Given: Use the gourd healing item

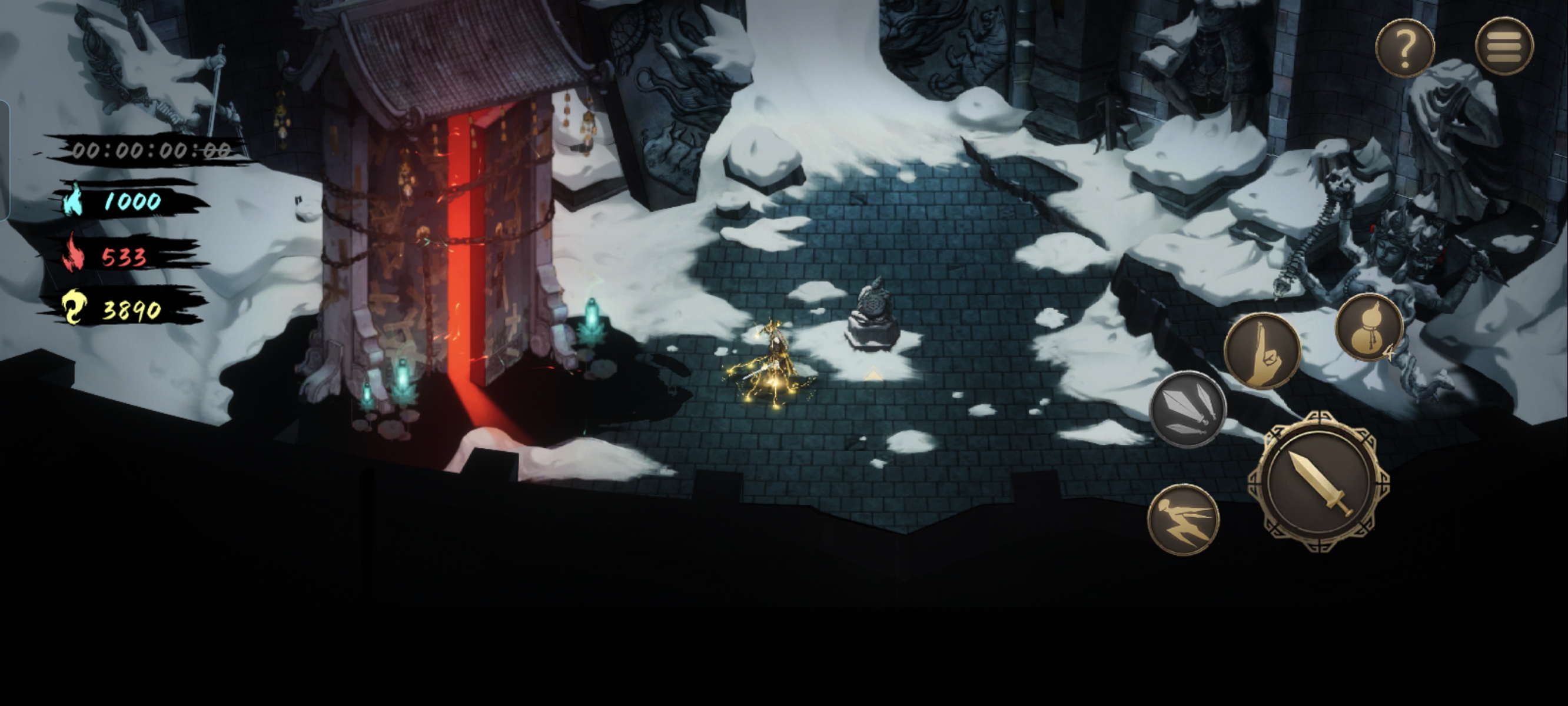Looking at the screenshot, I should click(1369, 328).
